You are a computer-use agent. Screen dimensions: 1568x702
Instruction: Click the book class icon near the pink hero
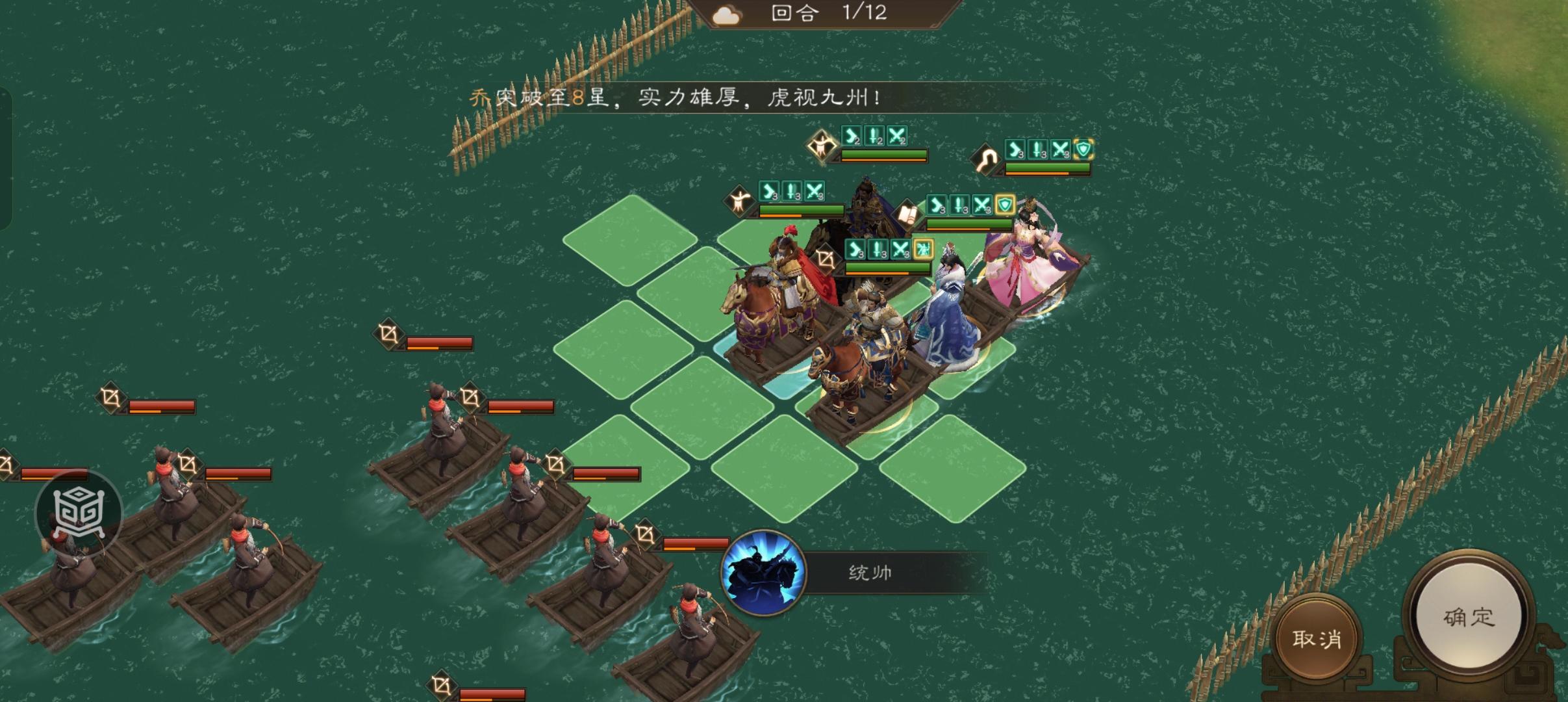point(907,215)
